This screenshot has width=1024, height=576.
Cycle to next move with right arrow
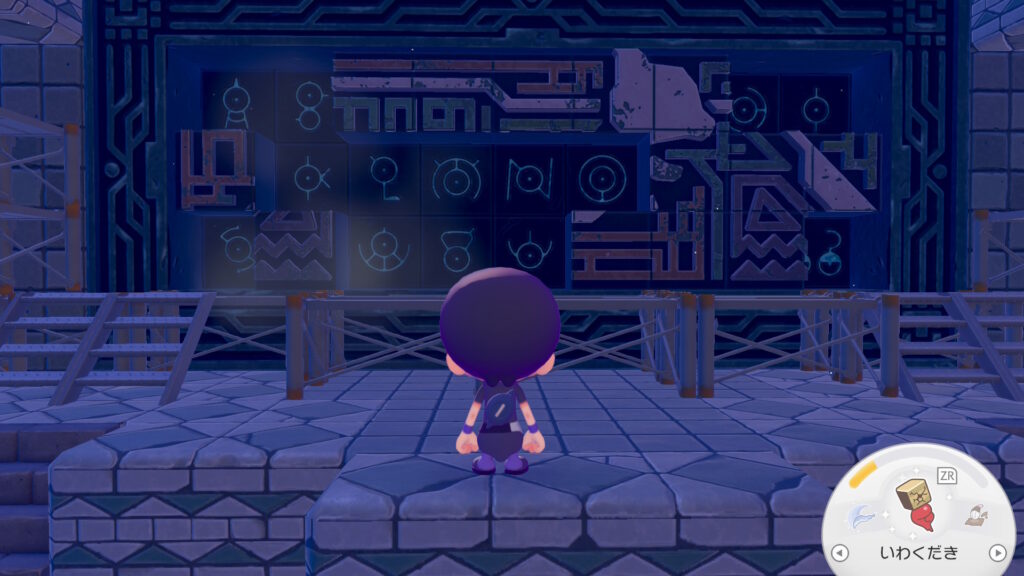[996, 553]
